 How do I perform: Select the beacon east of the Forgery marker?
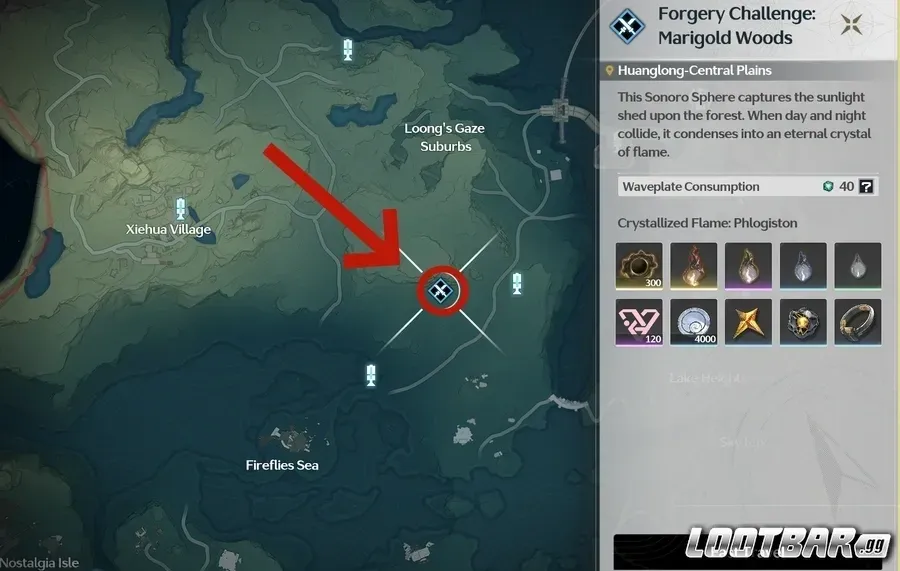coord(516,283)
